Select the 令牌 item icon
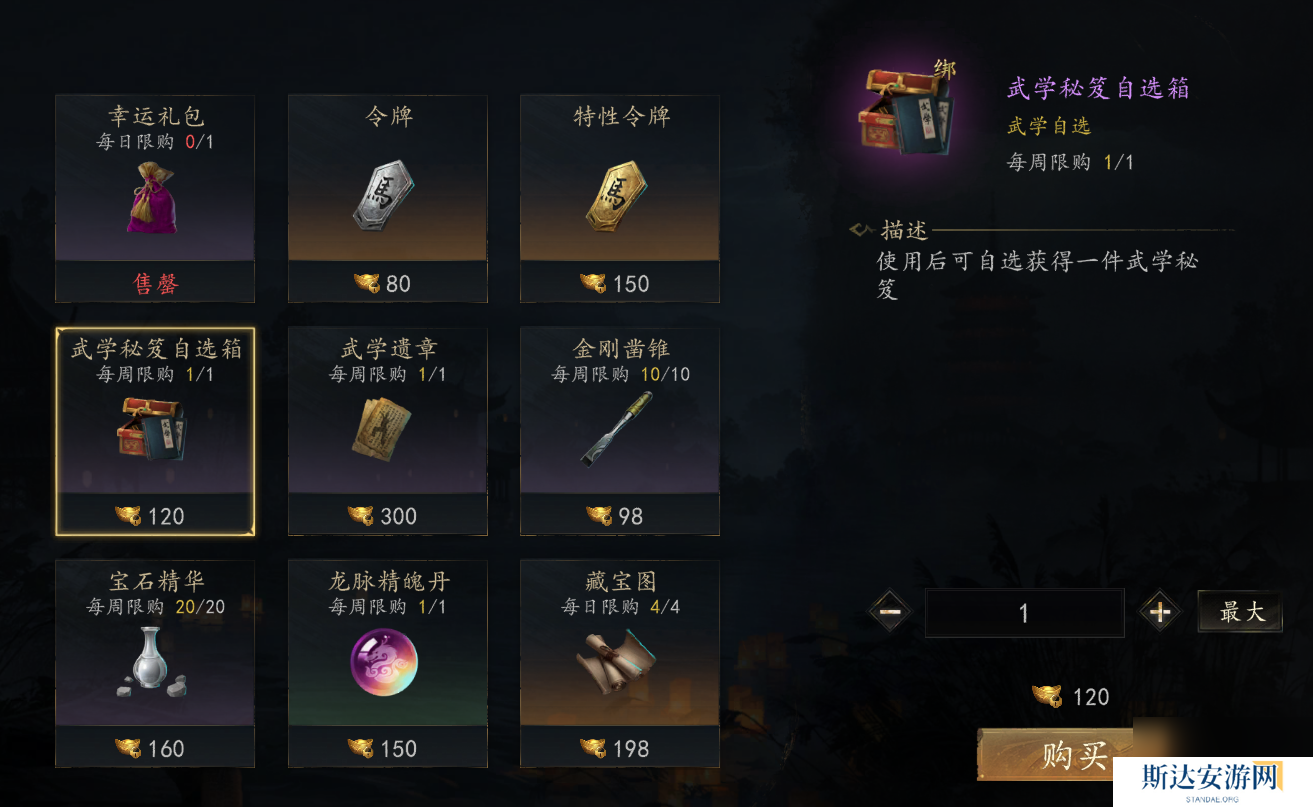 pyautogui.click(x=387, y=196)
